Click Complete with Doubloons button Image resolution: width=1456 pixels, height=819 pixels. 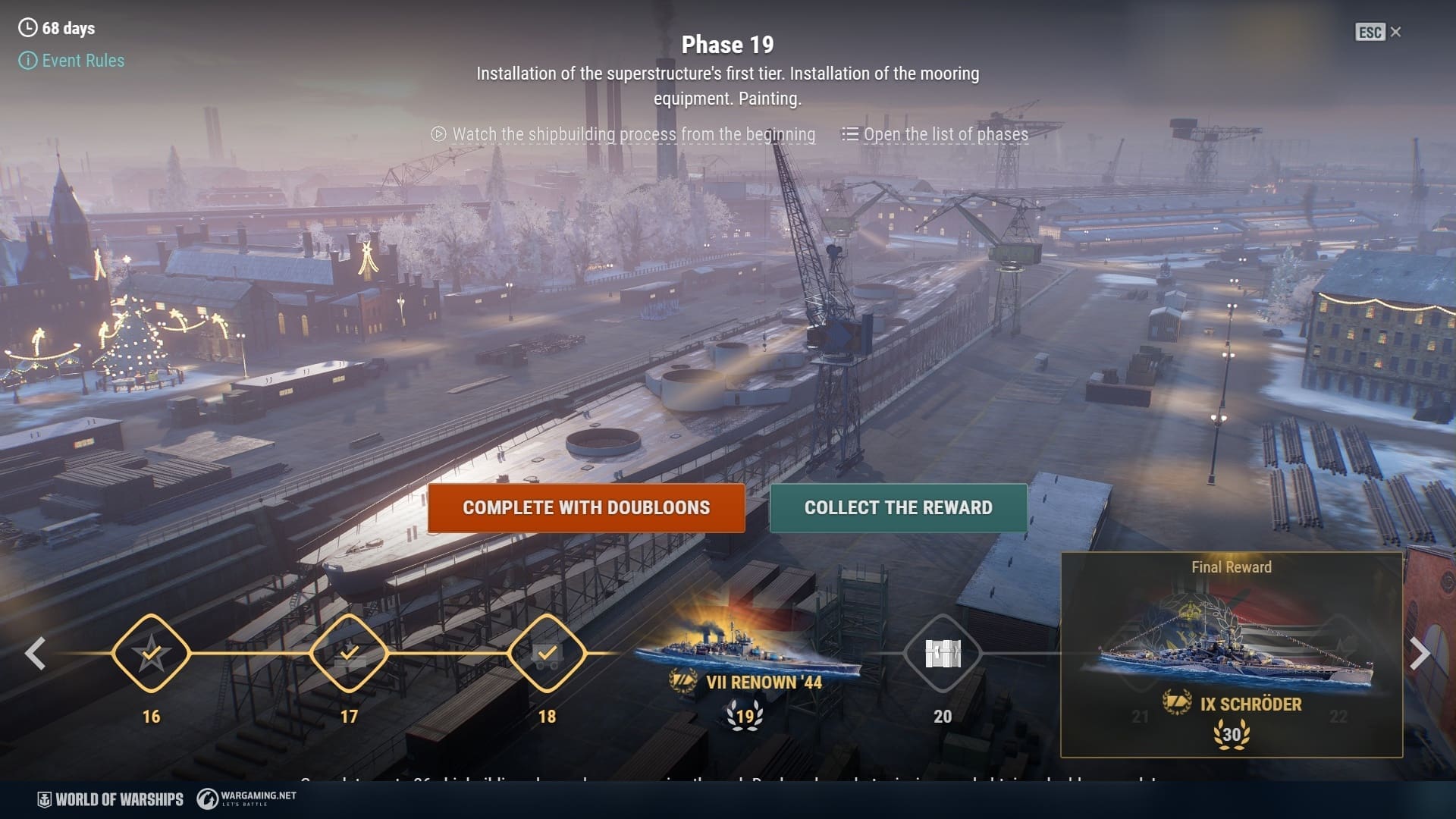[x=585, y=508]
